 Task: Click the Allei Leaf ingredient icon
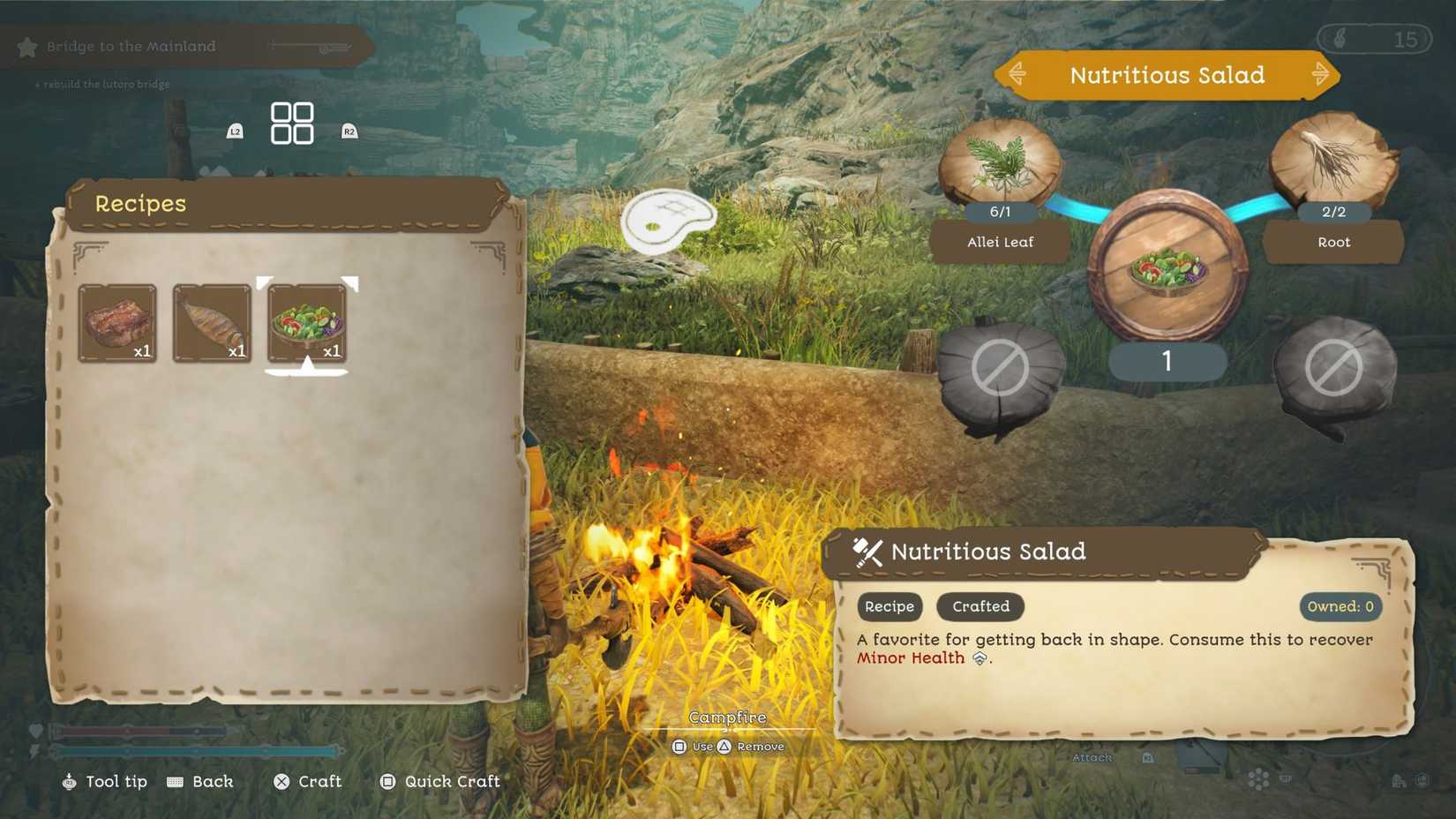pyautogui.click(x=1000, y=163)
